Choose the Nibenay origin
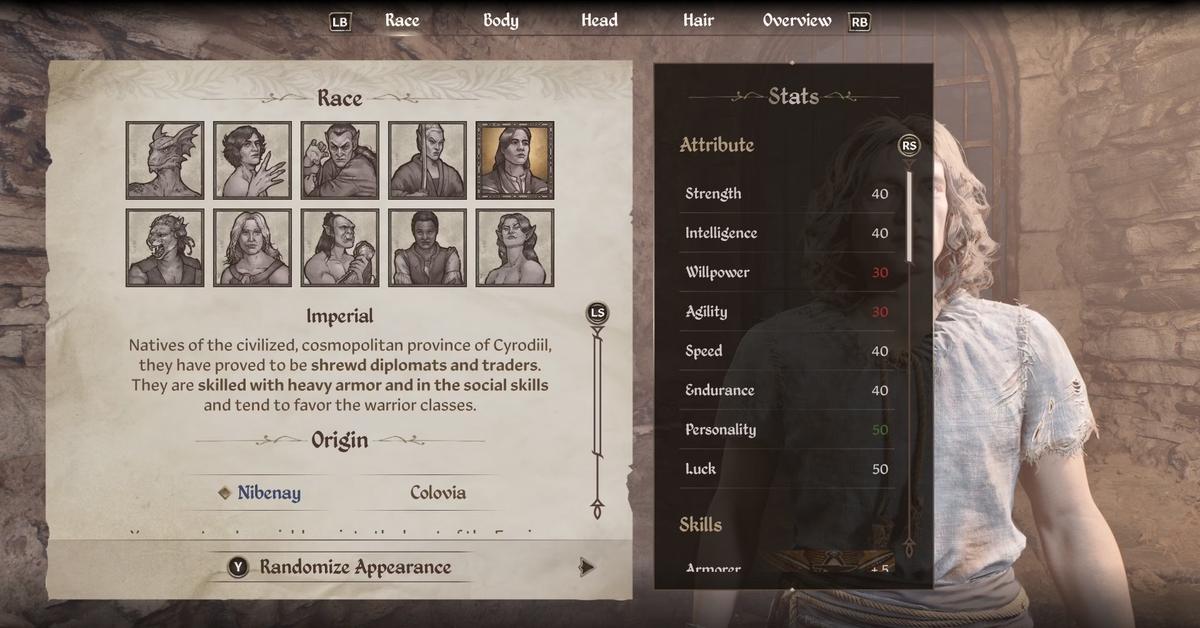This screenshot has width=1200, height=628. [x=268, y=492]
